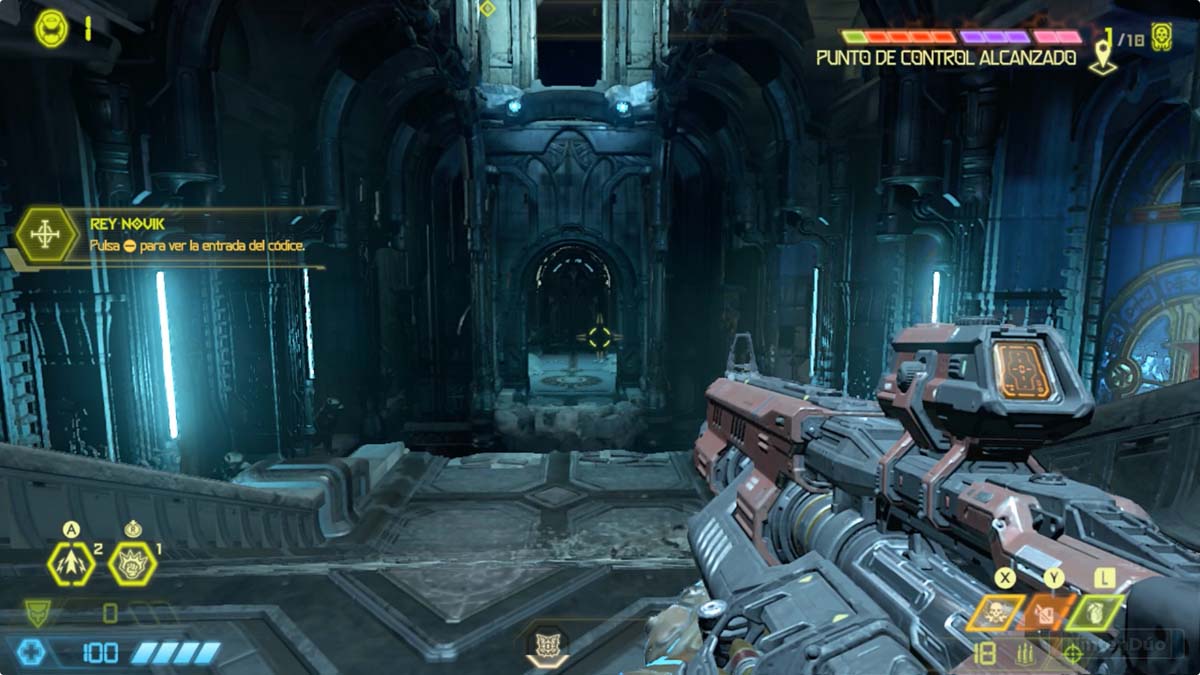Viewport: 1200px width, 675px height.
Task: Click the extra lives helmet icon
Action: pyautogui.click(x=51, y=28)
